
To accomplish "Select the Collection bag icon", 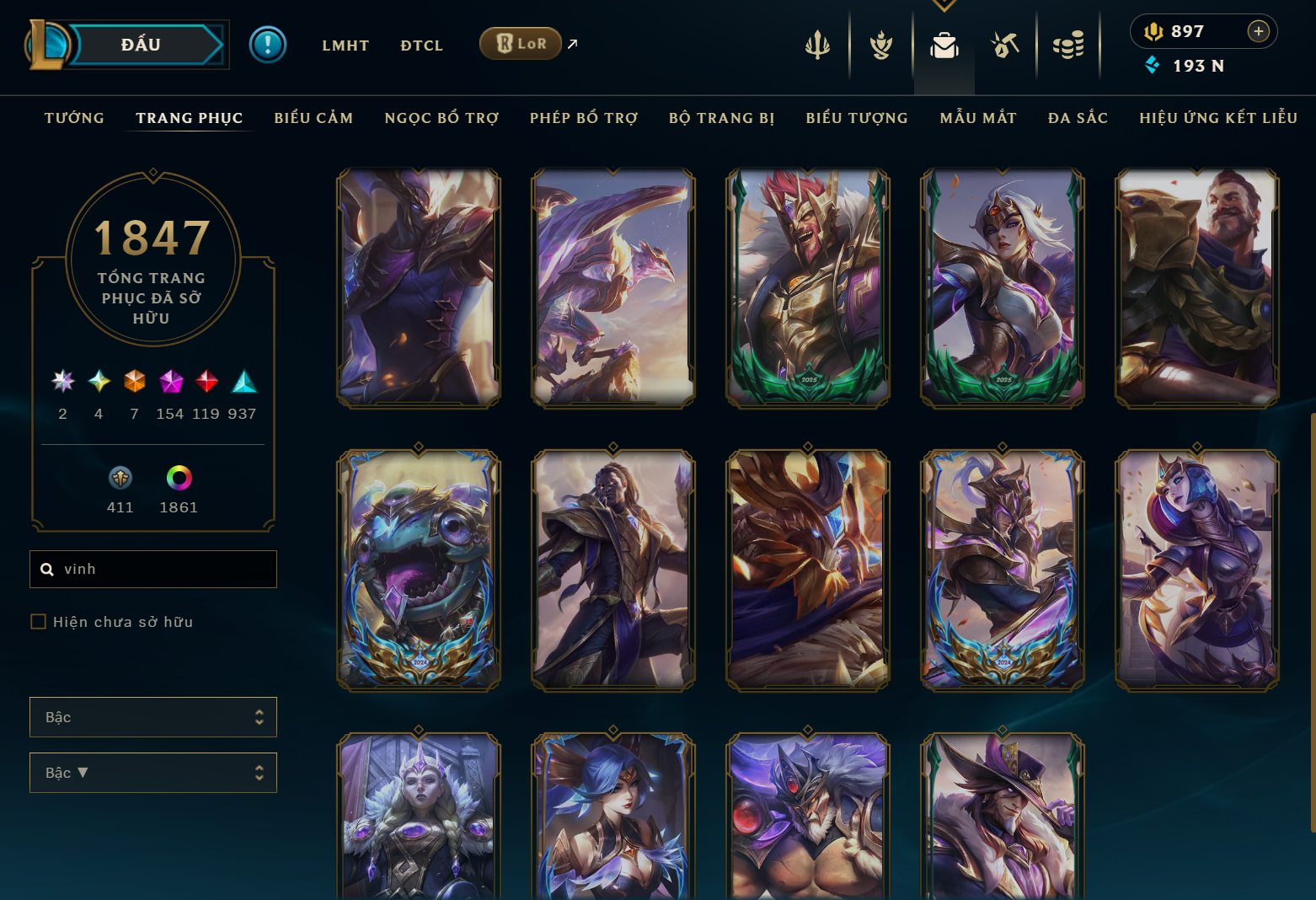I will (944, 46).
